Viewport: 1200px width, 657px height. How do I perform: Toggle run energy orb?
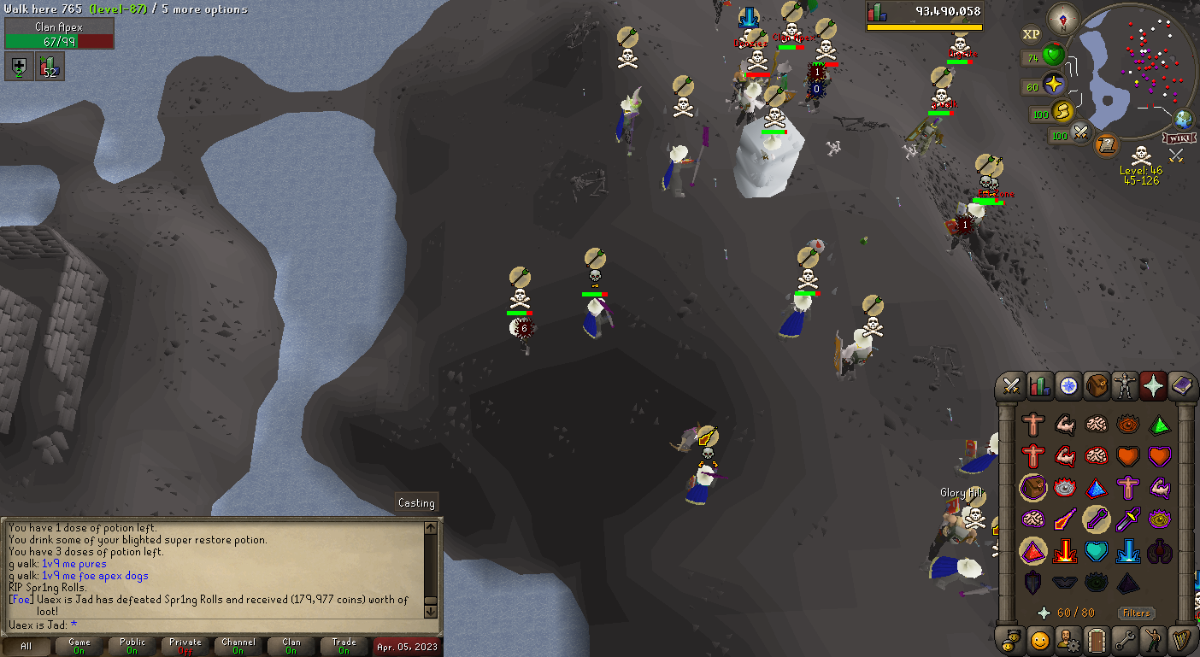(x=1063, y=112)
